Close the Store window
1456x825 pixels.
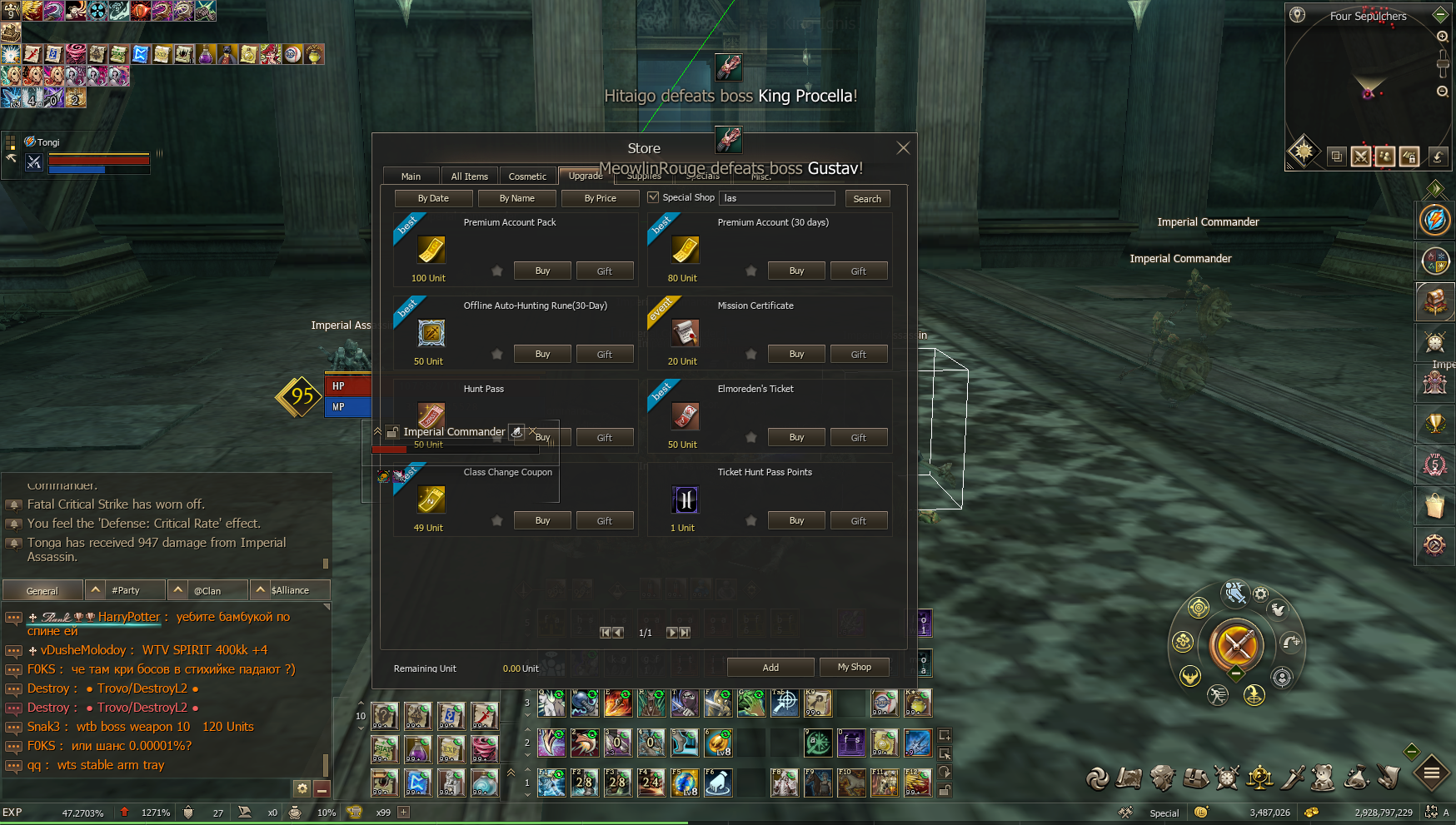click(903, 148)
